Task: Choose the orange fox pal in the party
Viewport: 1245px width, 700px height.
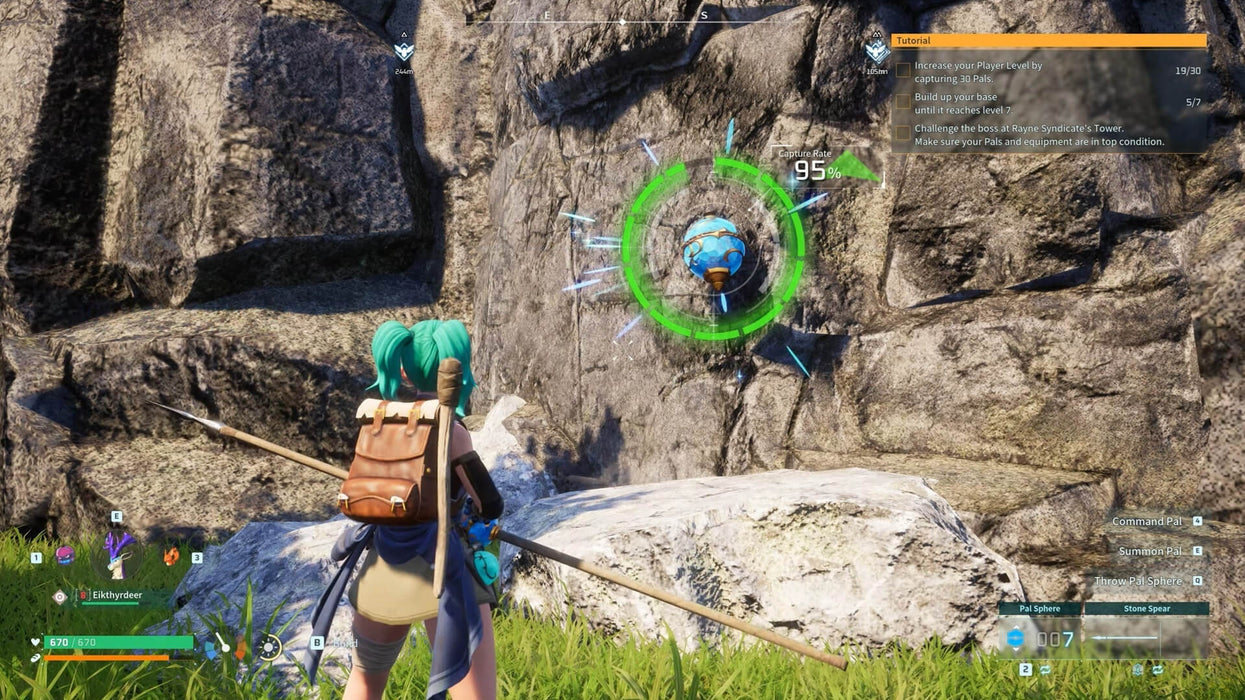Action: (x=171, y=555)
